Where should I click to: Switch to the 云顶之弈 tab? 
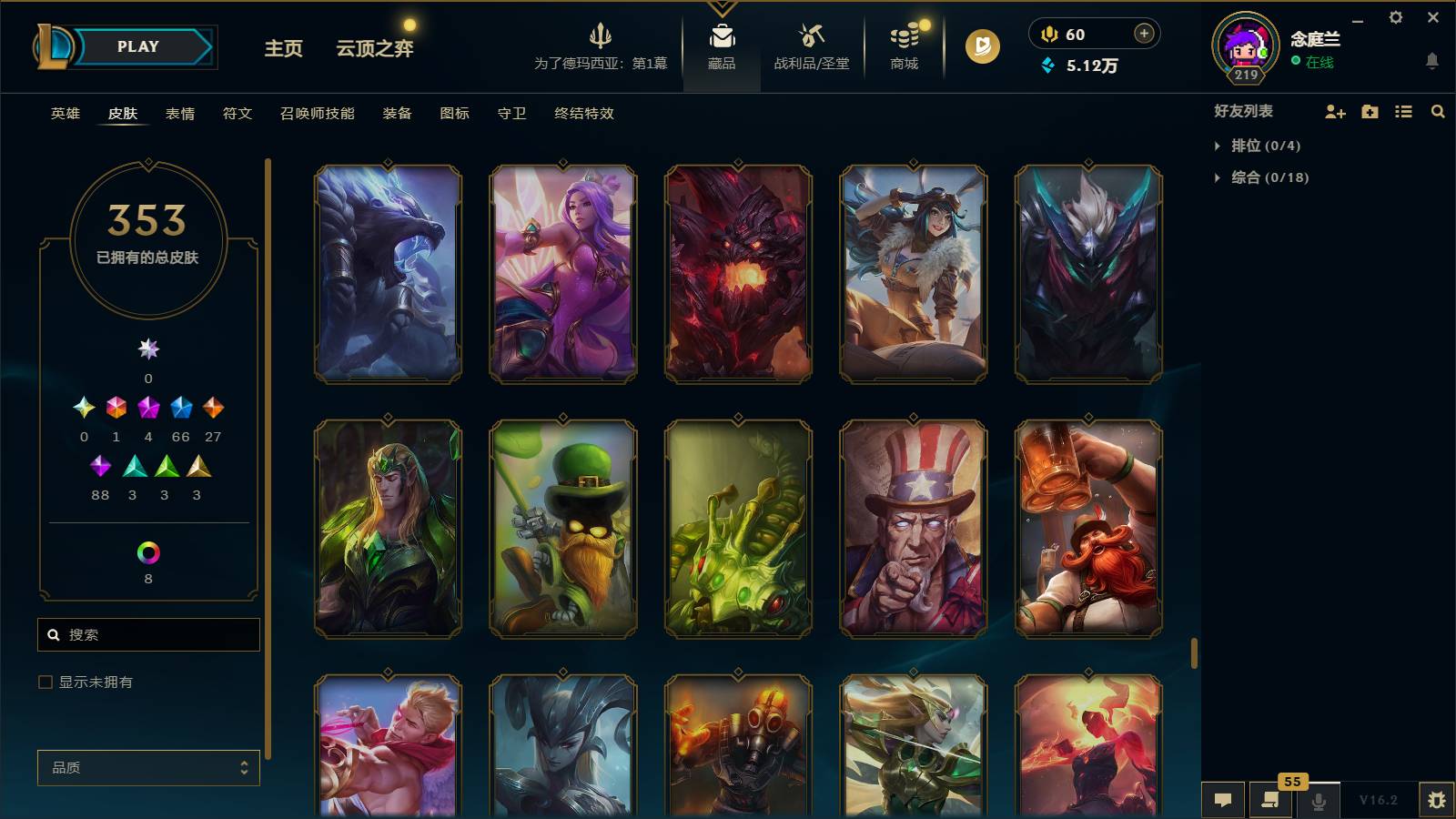coord(376,49)
